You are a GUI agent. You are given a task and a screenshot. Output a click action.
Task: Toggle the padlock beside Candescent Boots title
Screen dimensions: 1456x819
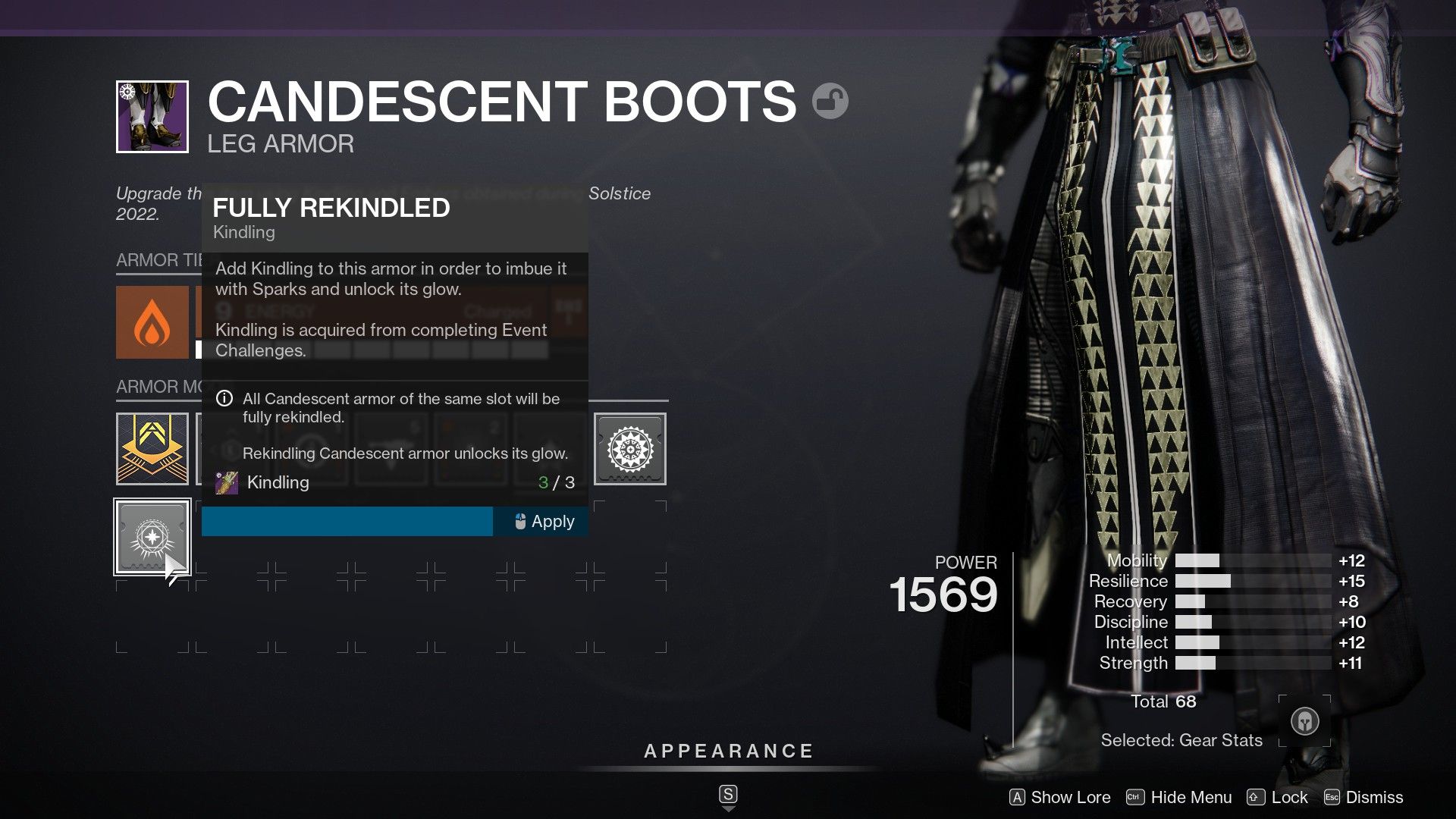832,99
